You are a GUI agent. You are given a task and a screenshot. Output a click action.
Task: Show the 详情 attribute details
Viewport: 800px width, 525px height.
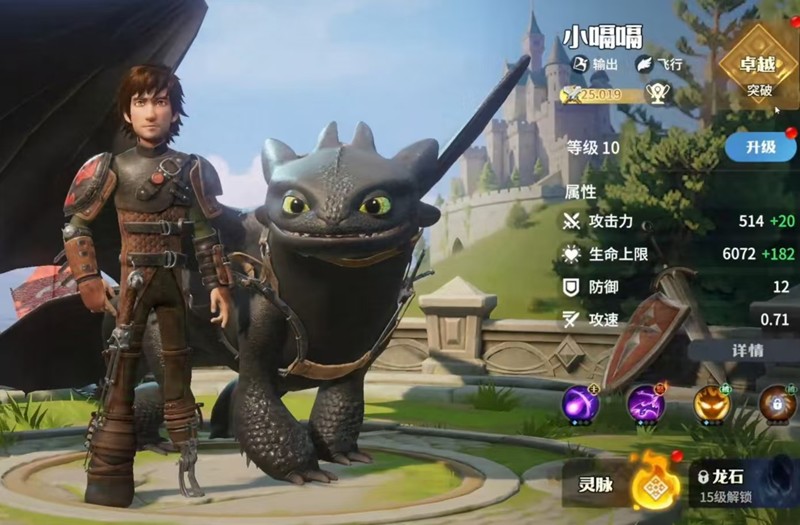pyautogui.click(x=748, y=351)
